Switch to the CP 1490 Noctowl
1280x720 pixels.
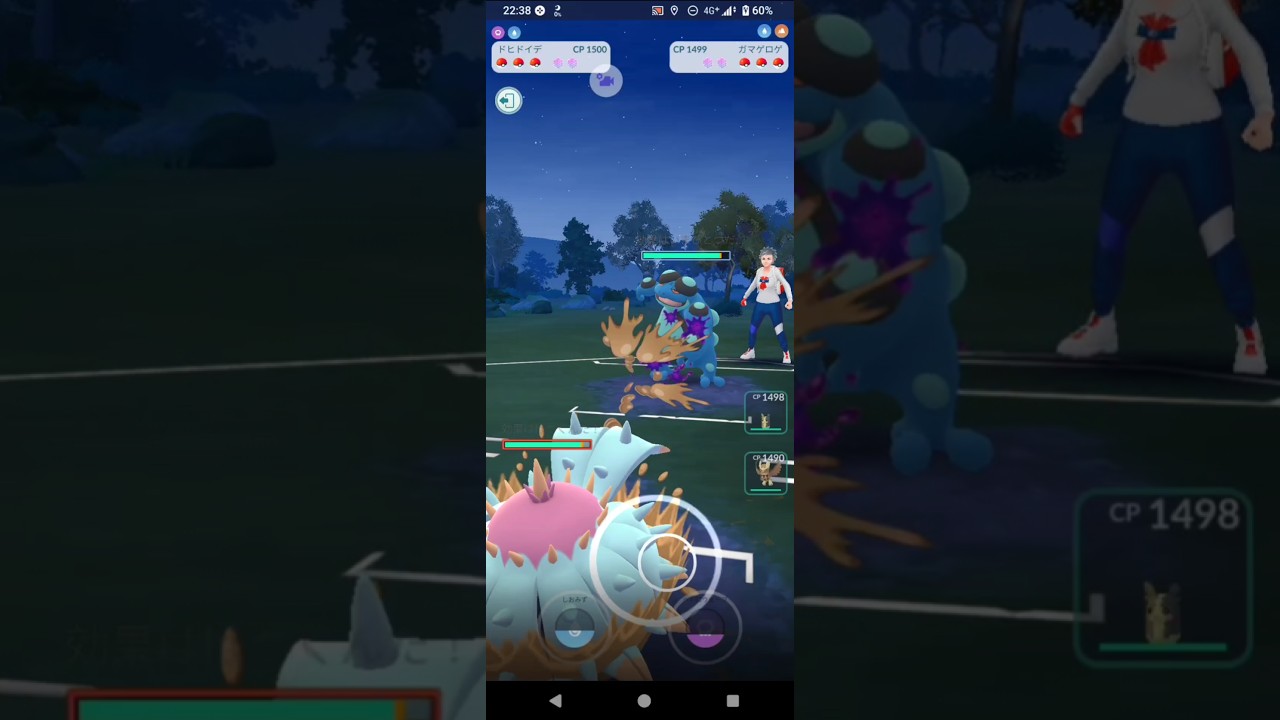point(765,472)
